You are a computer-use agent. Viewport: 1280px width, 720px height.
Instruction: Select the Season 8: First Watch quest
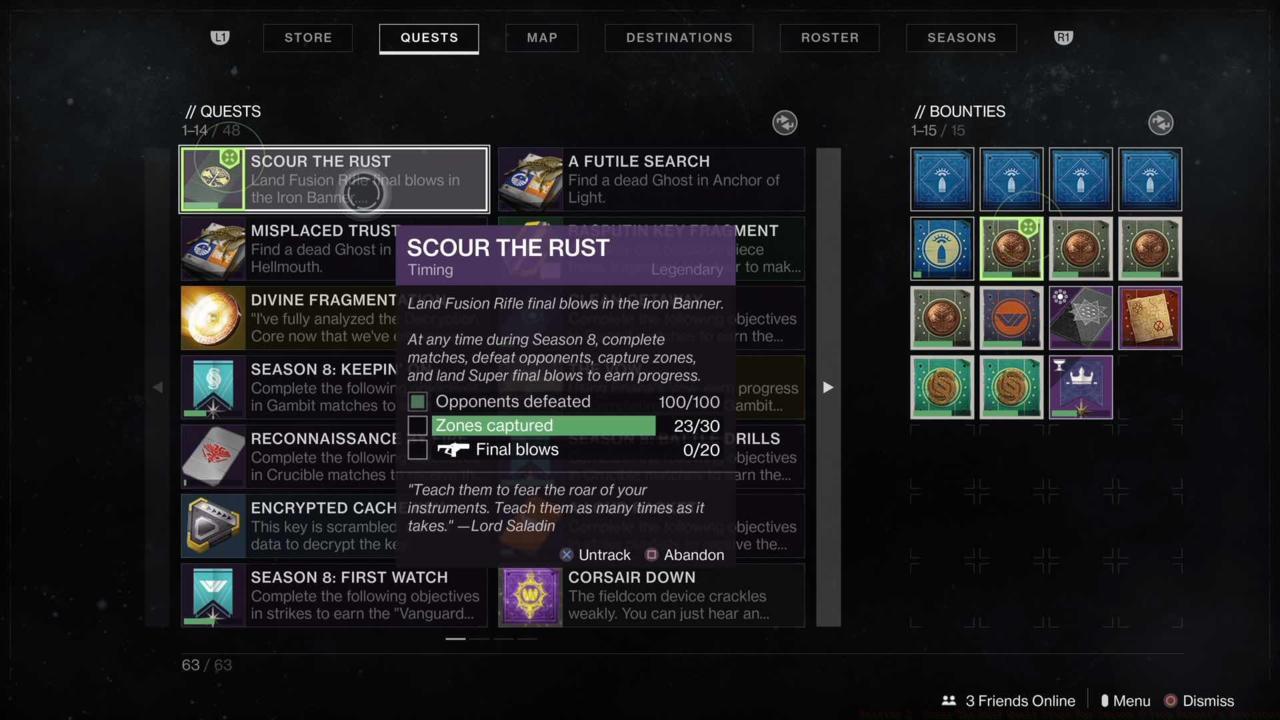(334, 595)
